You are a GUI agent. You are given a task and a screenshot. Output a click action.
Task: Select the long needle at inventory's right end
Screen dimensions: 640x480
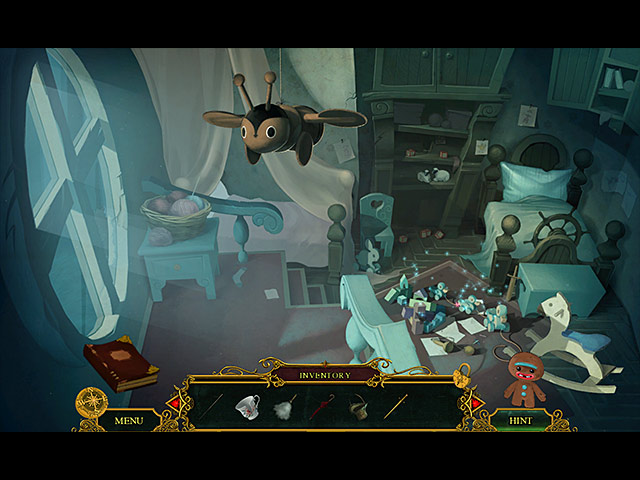point(396,406)
